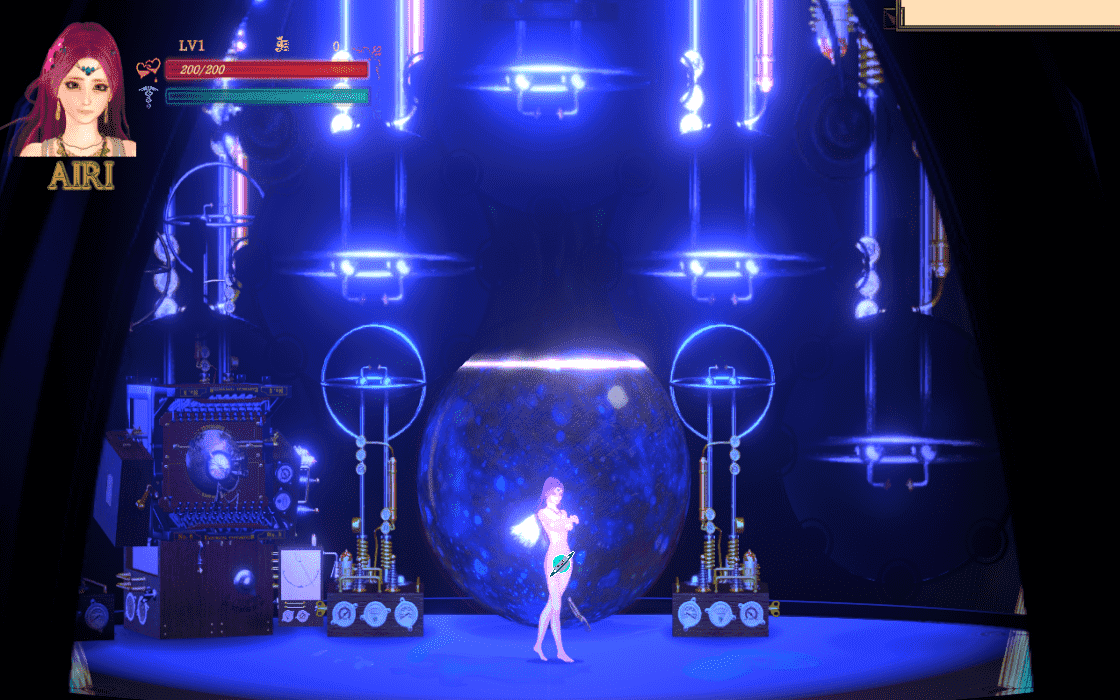Click the beige message panel
This screenshot has width=1120, height=700.
[1008, 13]
